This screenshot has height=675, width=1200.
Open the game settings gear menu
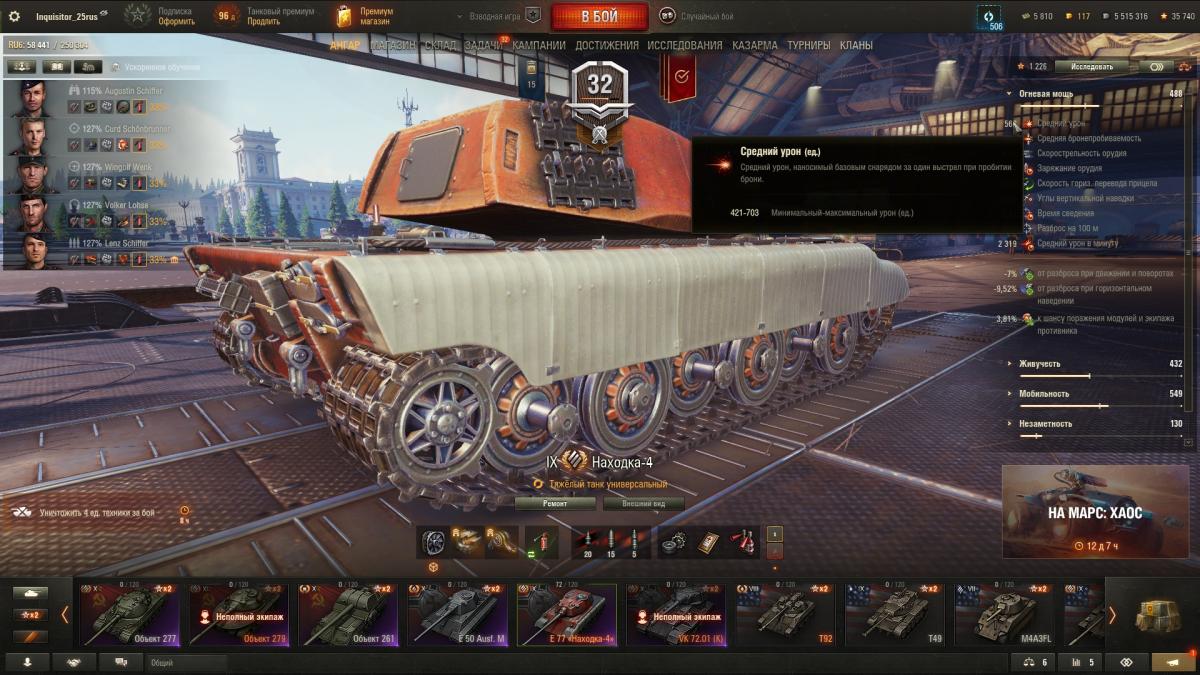pyautogui.click(x=14, y=17)
